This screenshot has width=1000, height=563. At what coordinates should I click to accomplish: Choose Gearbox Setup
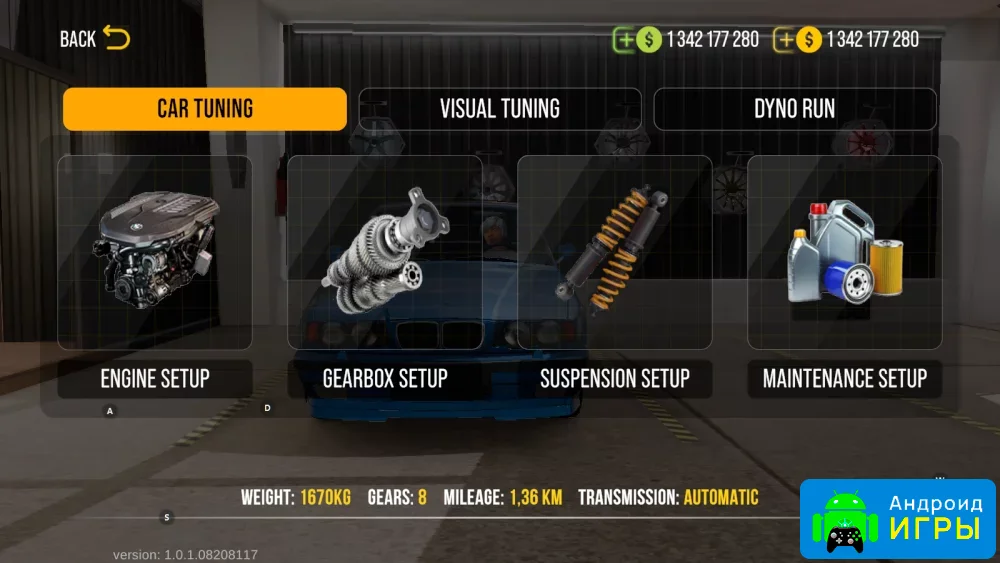click(385, 275)
